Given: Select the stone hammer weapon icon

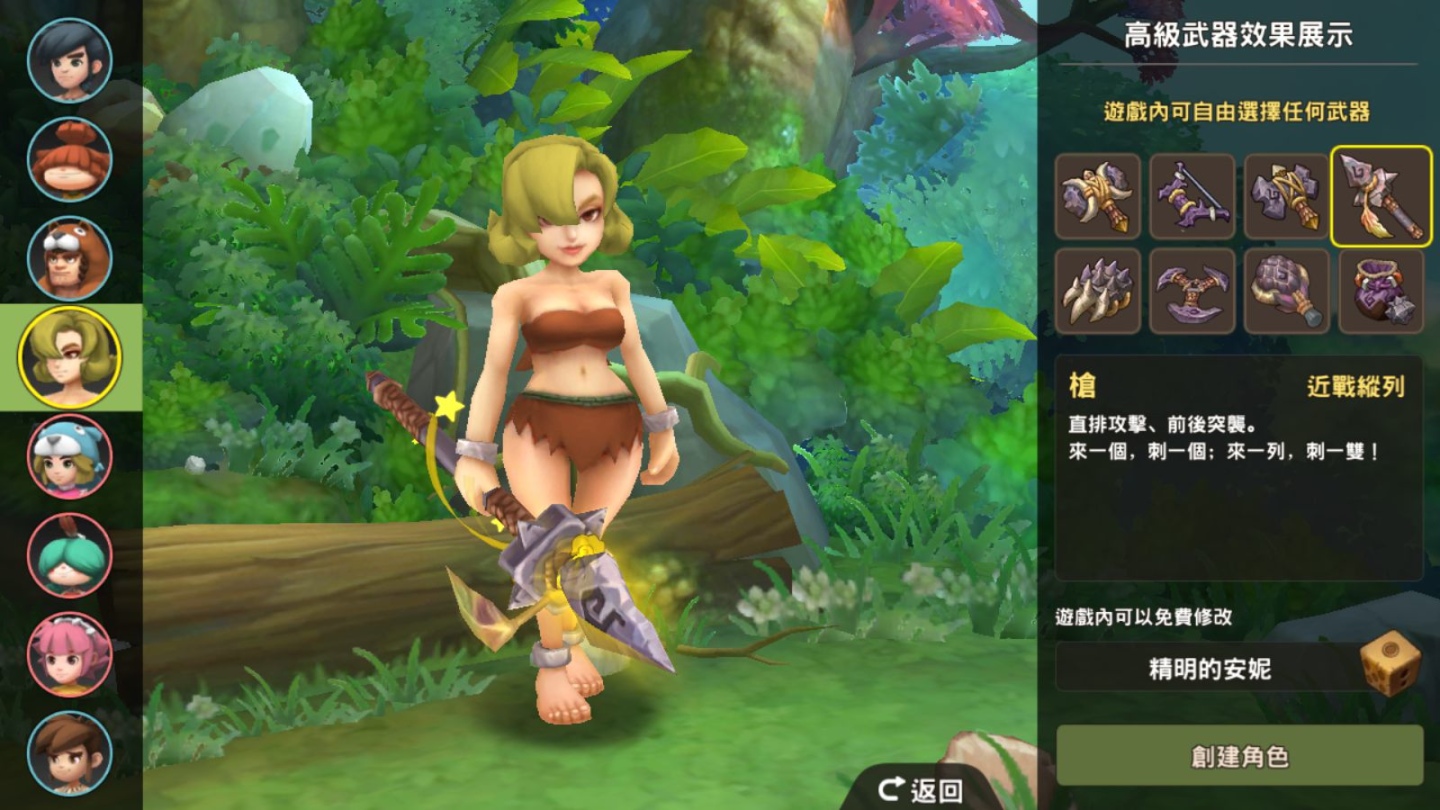Looking at the screenshot, I should 1287,197.
